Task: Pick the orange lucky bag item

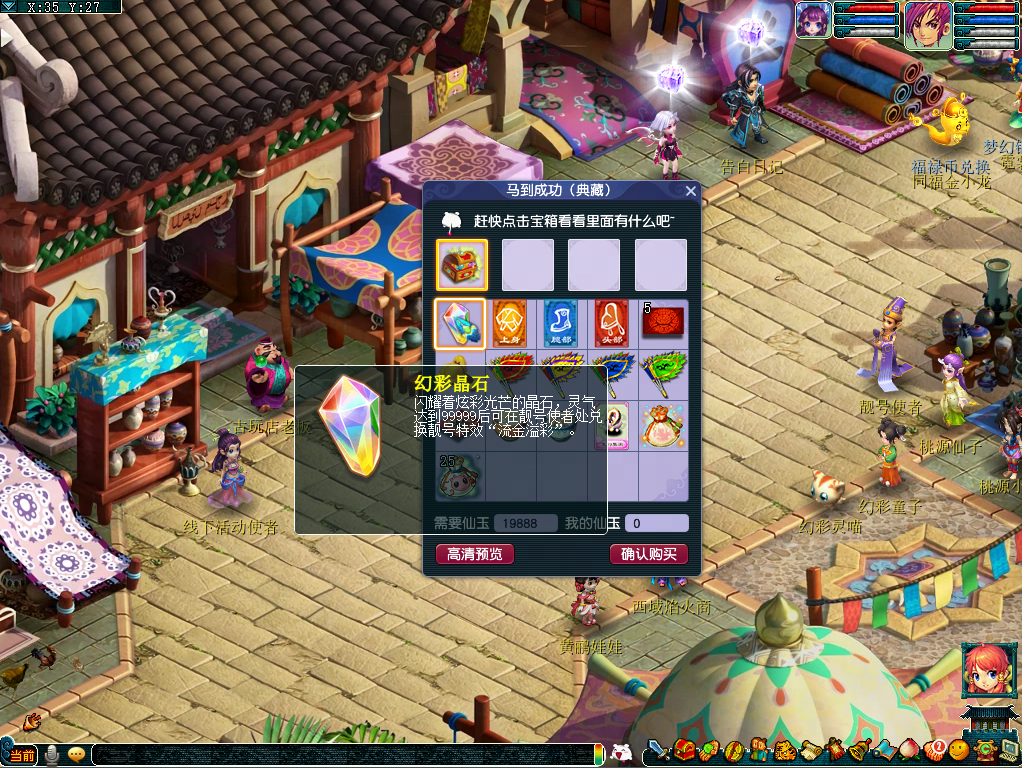Action: [x=662, y=426]
